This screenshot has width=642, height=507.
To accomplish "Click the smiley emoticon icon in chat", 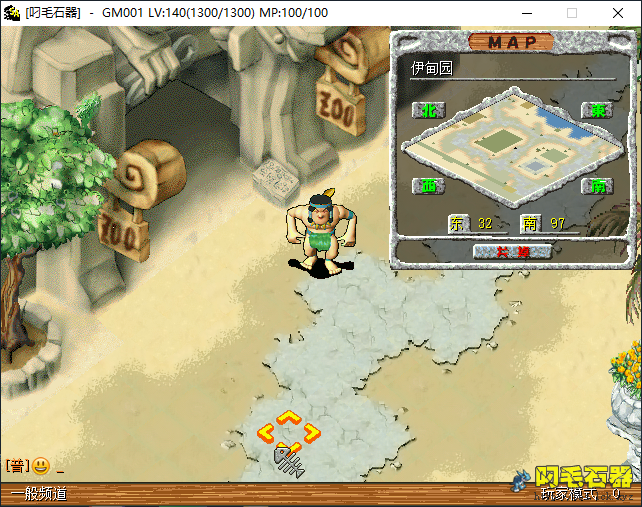I will 41,466.
